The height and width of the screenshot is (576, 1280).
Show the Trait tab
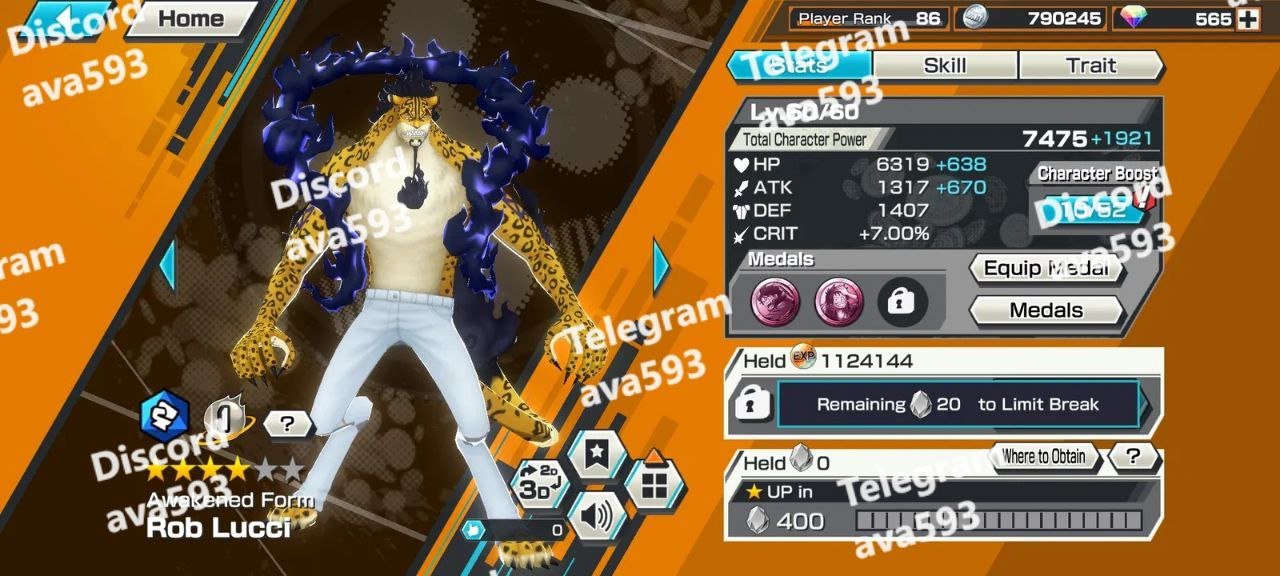coord(1090,66)
